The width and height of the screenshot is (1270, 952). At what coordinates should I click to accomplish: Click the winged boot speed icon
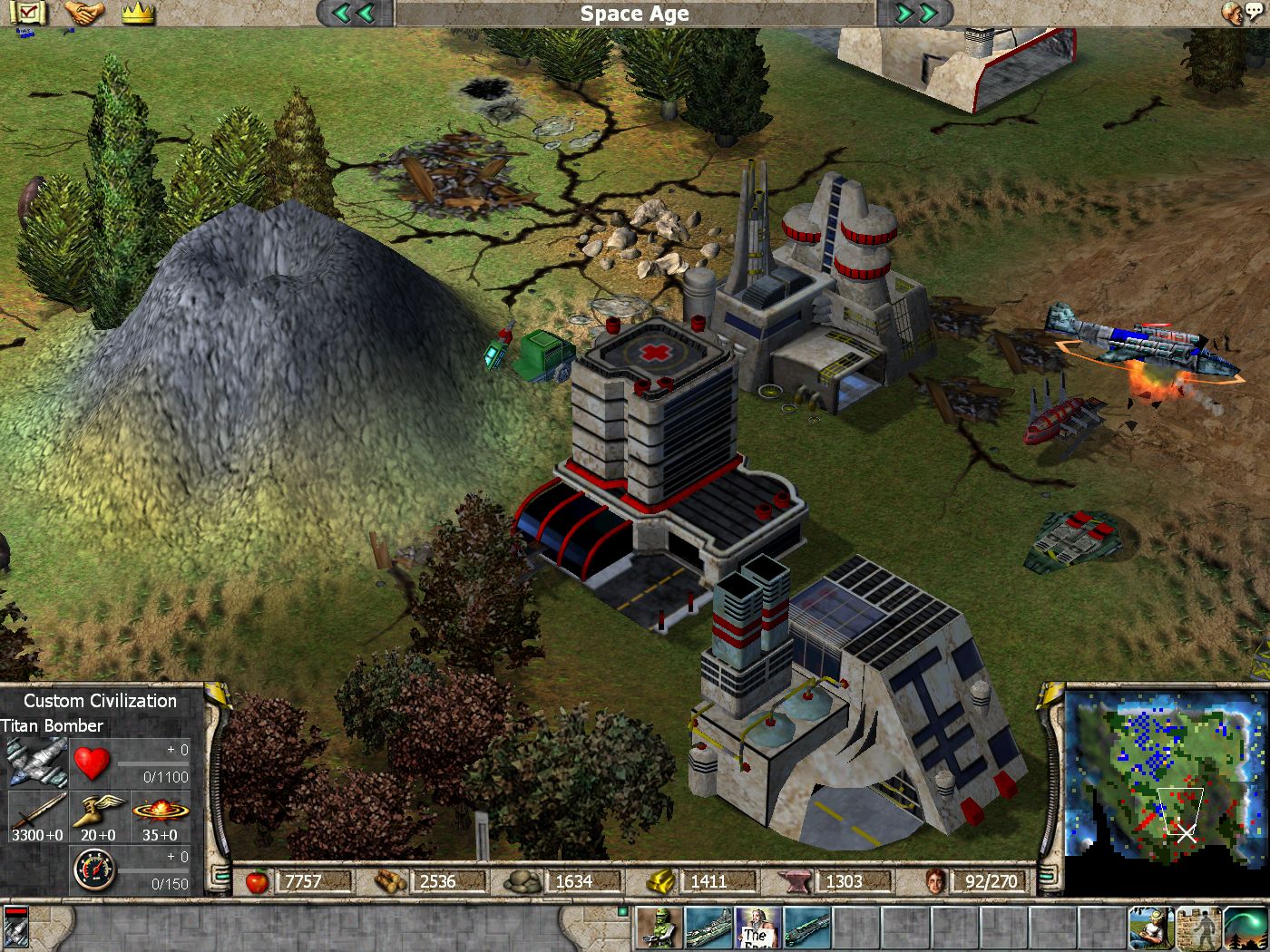[x=98, y=810]
